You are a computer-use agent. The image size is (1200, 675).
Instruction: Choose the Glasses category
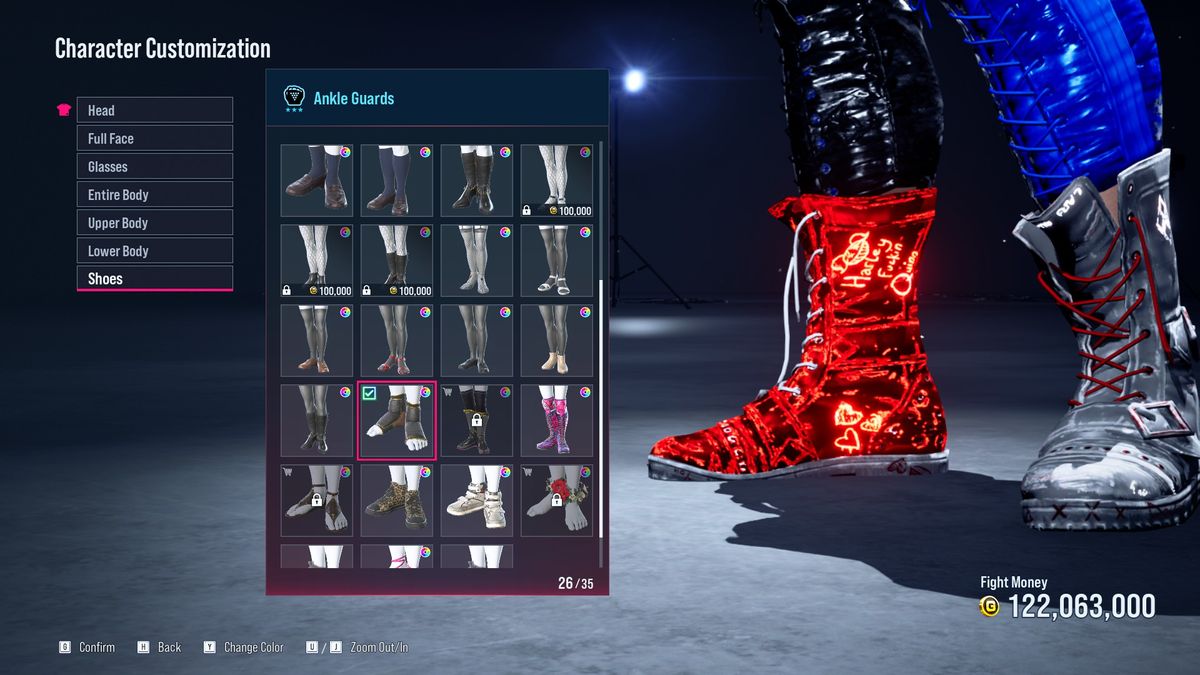tap(154, 166)
